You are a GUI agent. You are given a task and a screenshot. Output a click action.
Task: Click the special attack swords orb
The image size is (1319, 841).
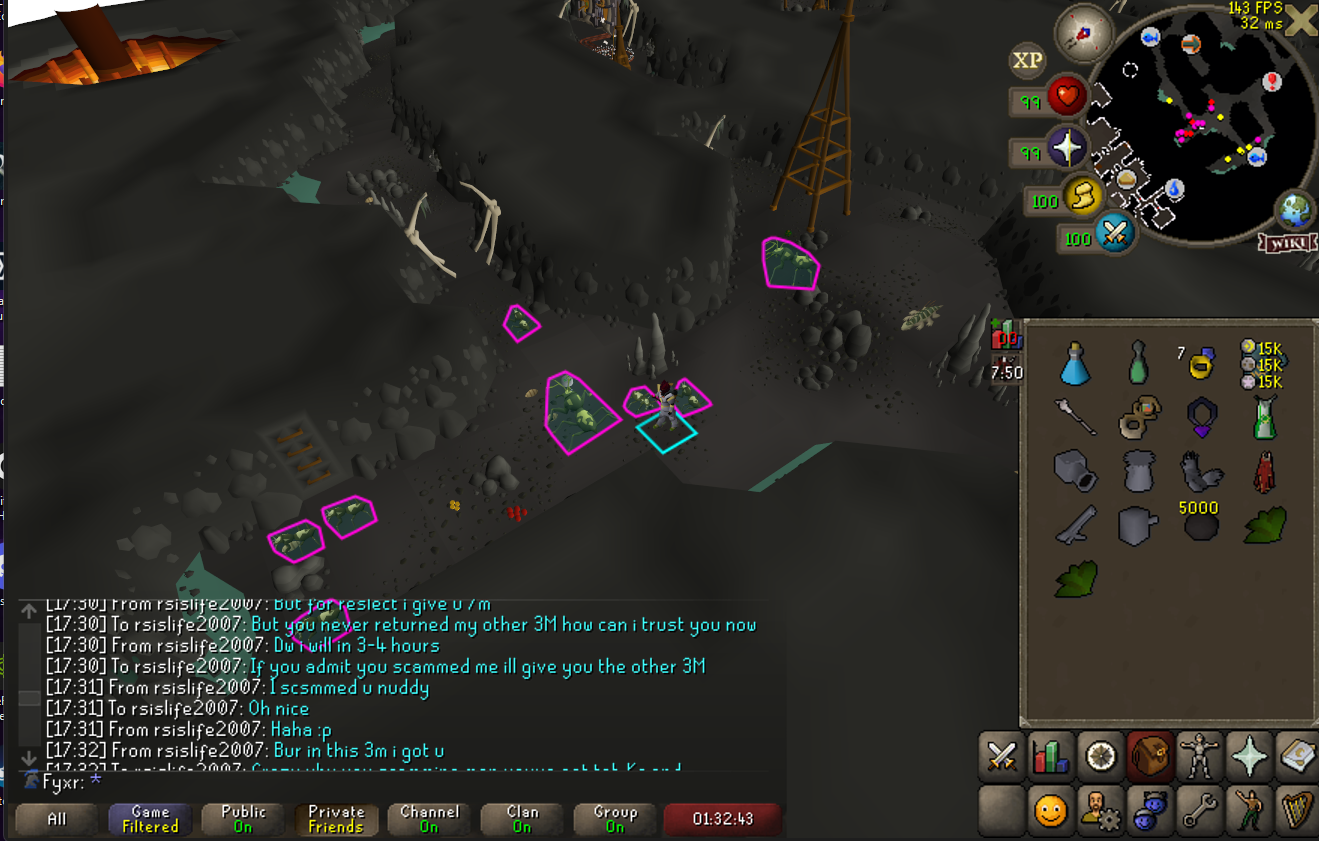[x=1114, y=235]
